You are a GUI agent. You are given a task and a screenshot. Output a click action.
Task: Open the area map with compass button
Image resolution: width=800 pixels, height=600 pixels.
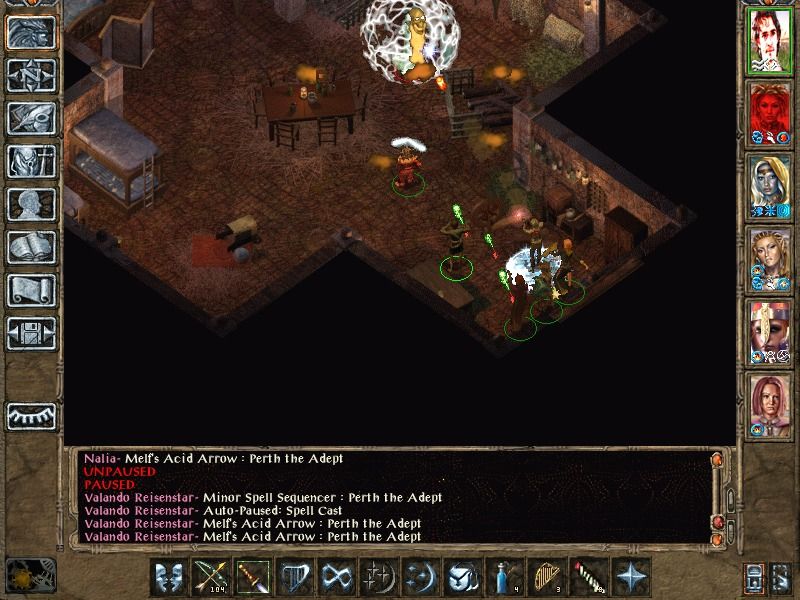click(x=31, y=75)
